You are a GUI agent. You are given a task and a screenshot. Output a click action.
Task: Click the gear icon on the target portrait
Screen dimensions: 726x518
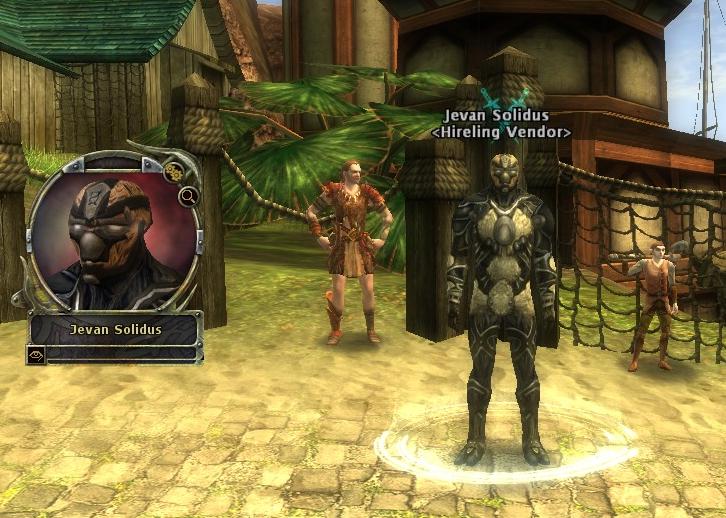pyautogui.click(x=175, y=172)
